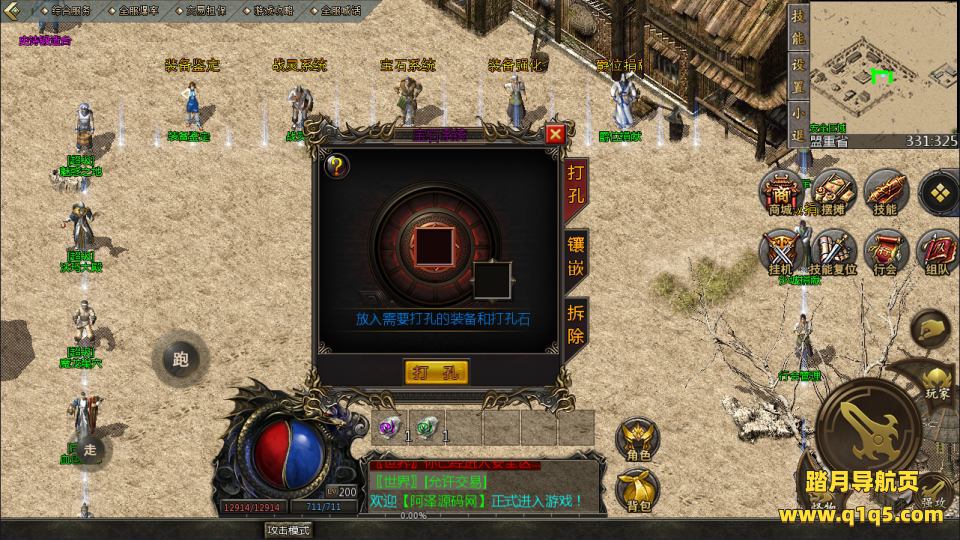Open the 行会 guild menu

tap(884, 251)
